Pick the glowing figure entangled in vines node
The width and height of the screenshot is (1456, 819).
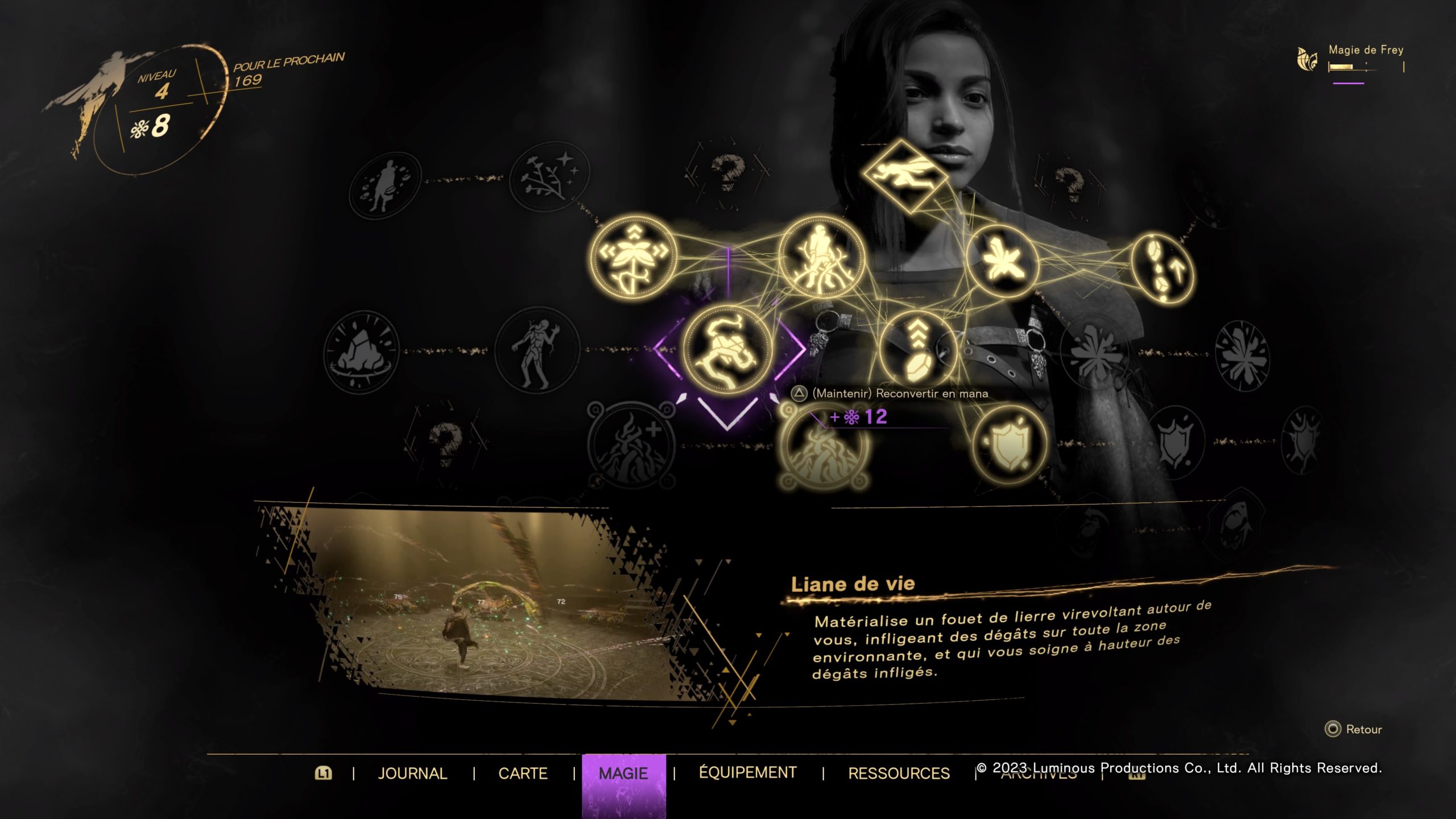click(821, 258)
